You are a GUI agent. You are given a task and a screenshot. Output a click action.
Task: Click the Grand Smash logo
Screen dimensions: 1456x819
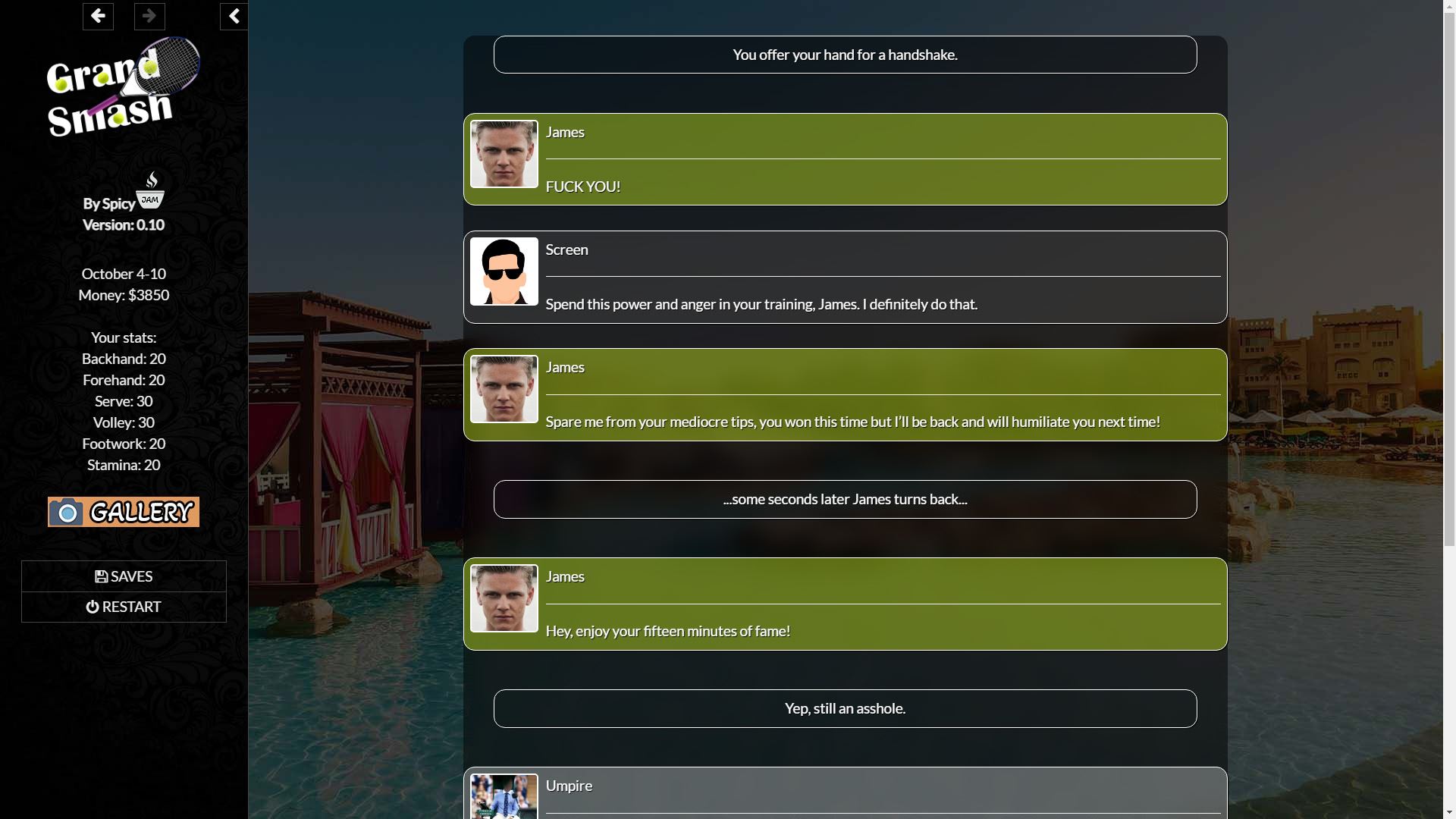point(123,88)
